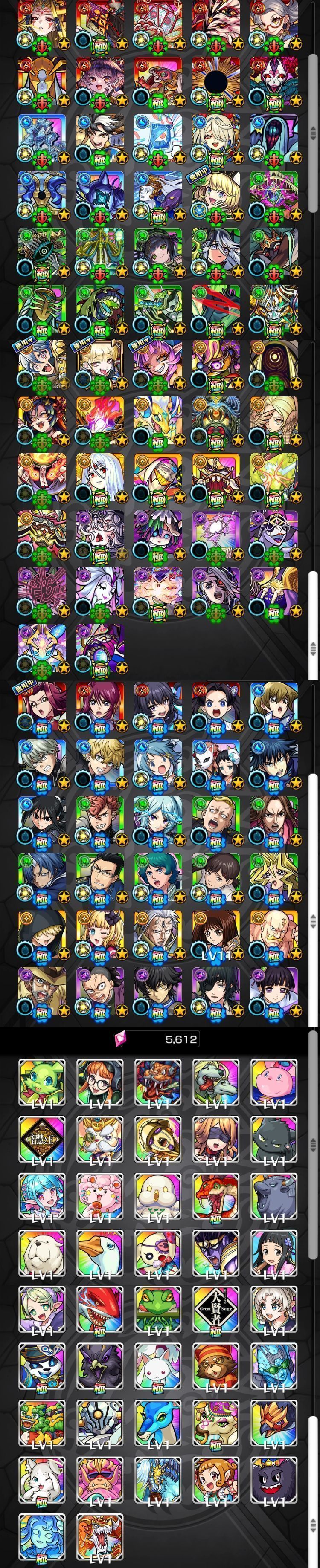Select the brown-haired girl marked LV14

click(x=216, y=934)
